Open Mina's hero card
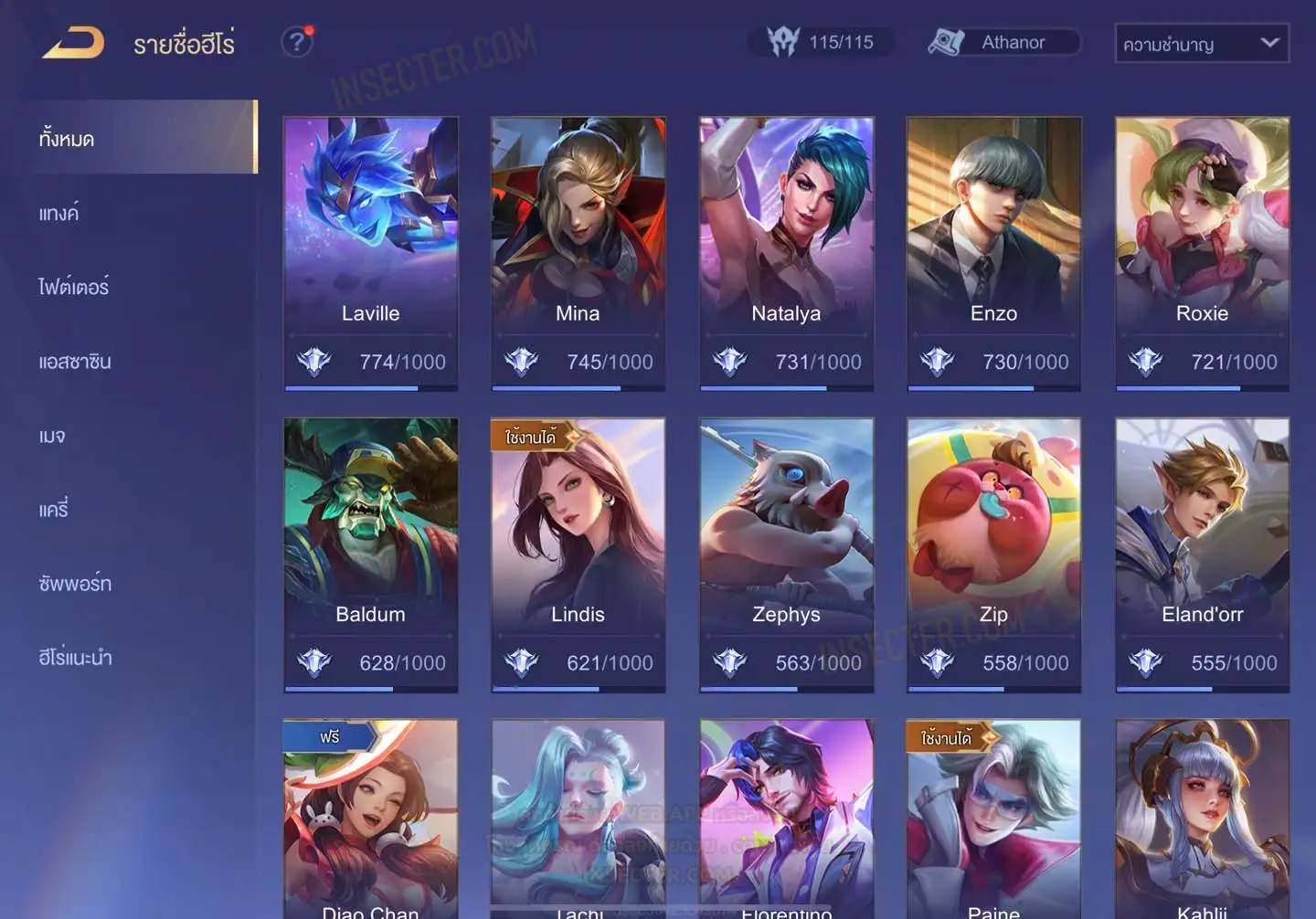The width and height of the screenshot is (1316, 919). (578, 253)
